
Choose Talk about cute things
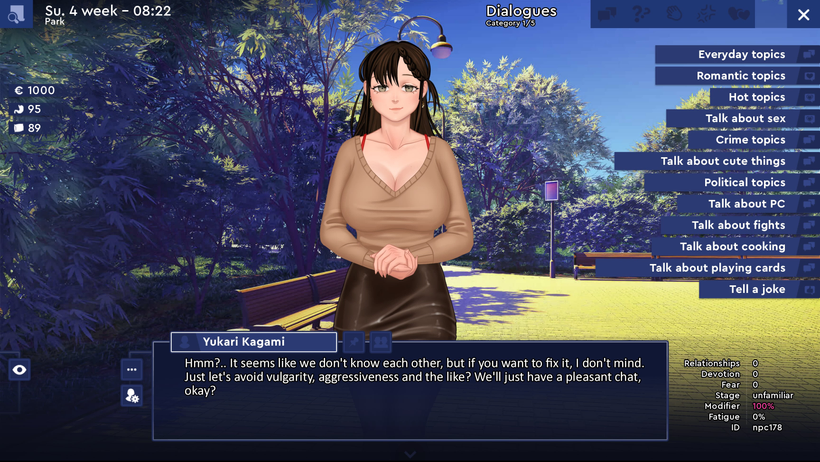[720, 161]
